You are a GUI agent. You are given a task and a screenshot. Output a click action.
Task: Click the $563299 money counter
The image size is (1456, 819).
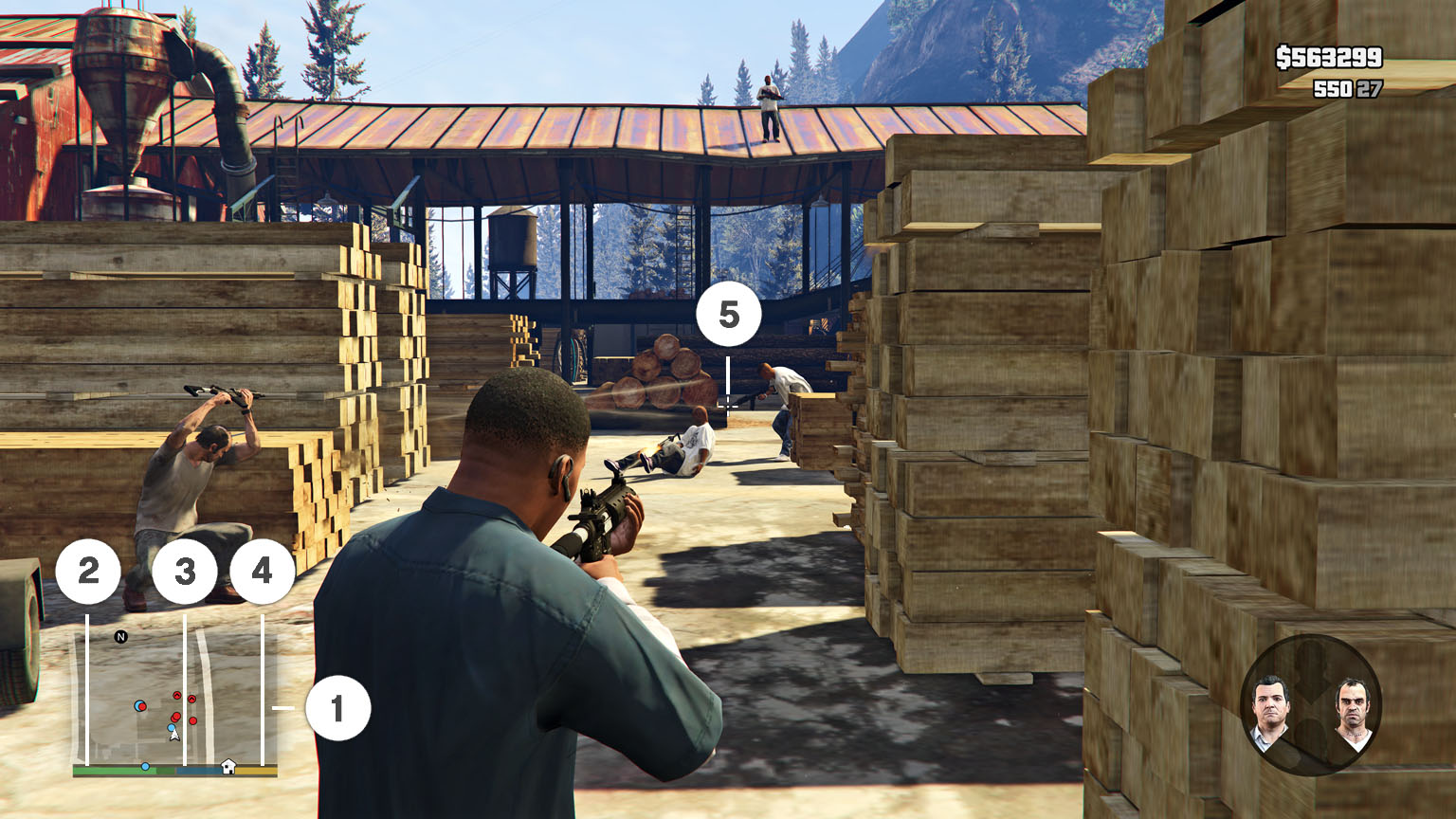[1330, 59]
